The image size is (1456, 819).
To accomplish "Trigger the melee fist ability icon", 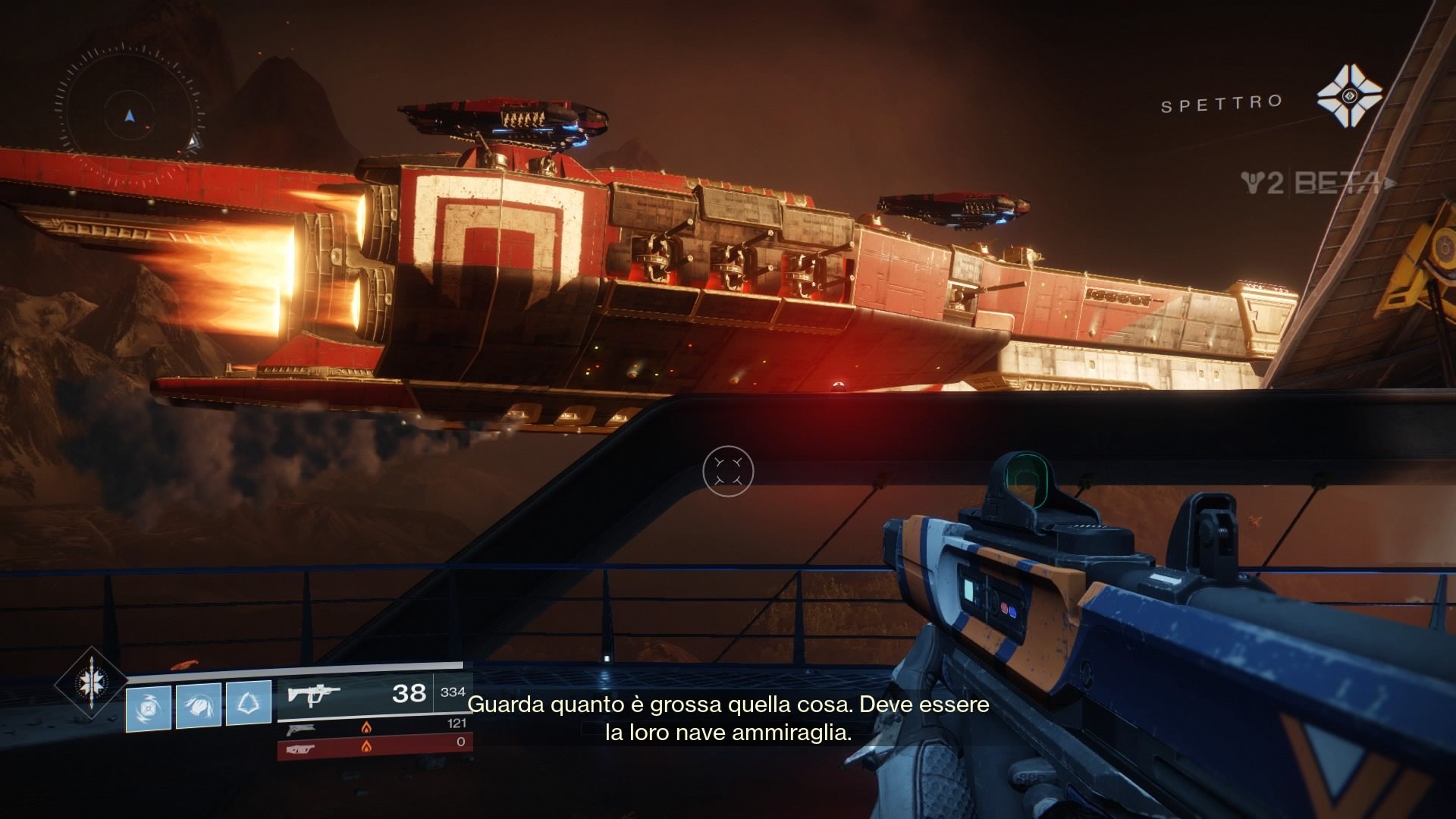I will coord(199,705).
